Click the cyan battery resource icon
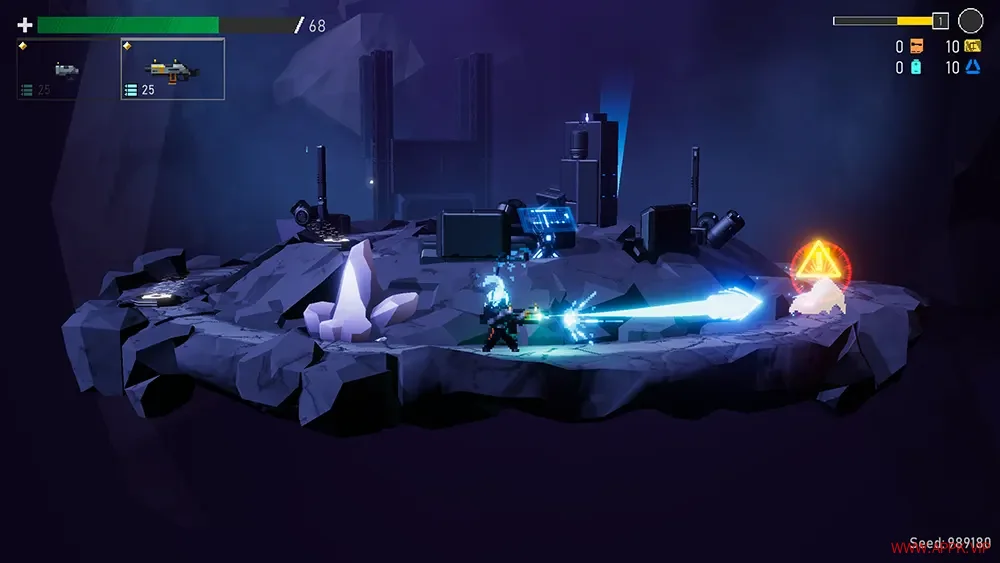The height and width of the screenshot is (563, 1000). (x=917, y=68)
